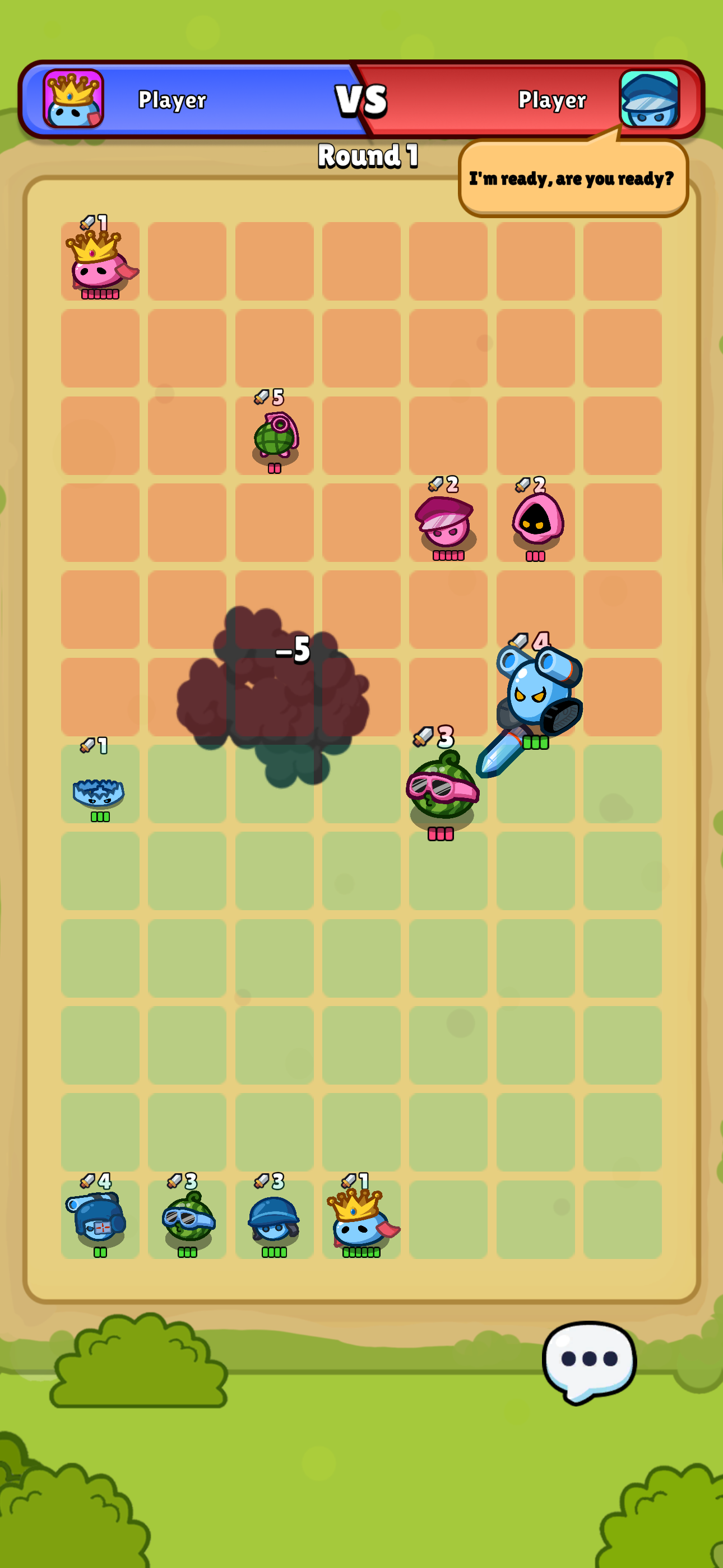723x1568 pixels.
Task: Select the watermelon unit wearing pink goggles
Action: pos(443,791)
